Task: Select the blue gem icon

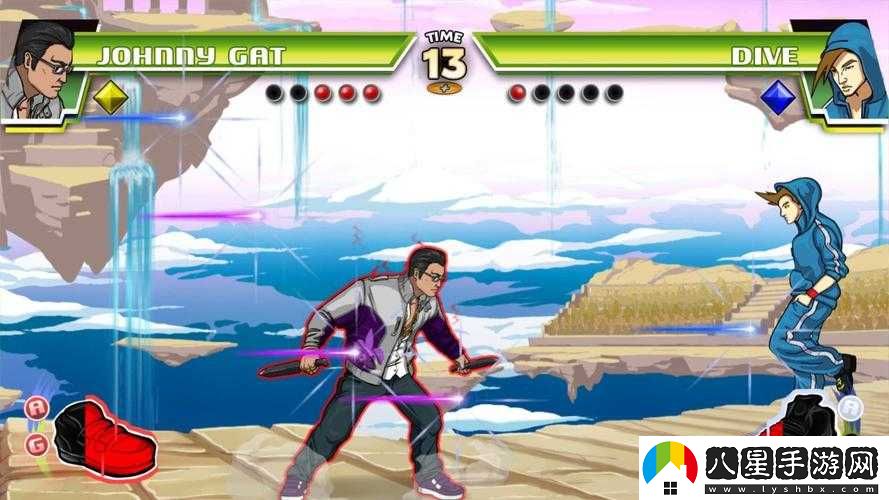Action: pos(777,97)
